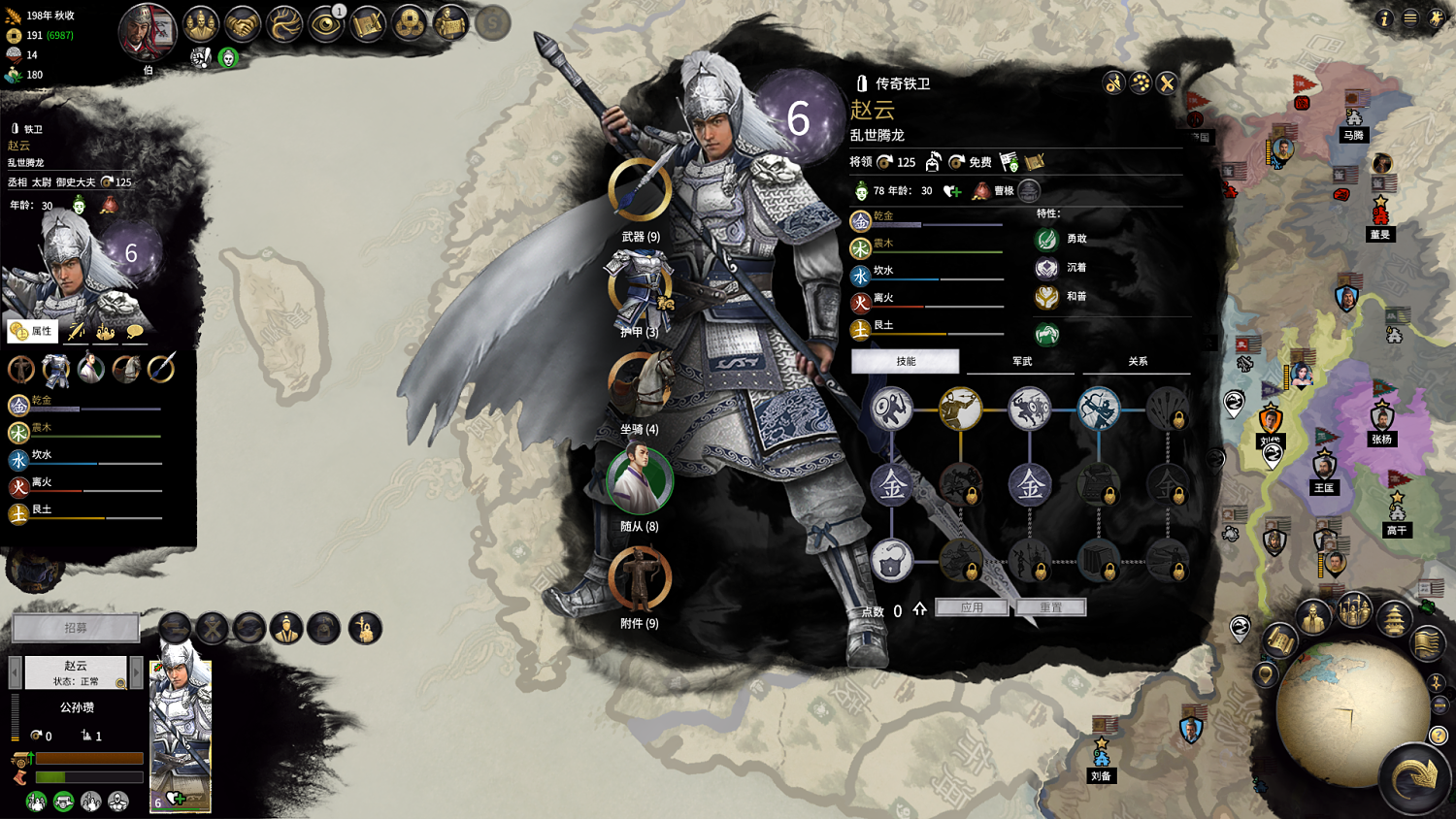The image size is (1456, 819).
Task: Click the 重置 reset button
Action: (x=1050, y=607)
